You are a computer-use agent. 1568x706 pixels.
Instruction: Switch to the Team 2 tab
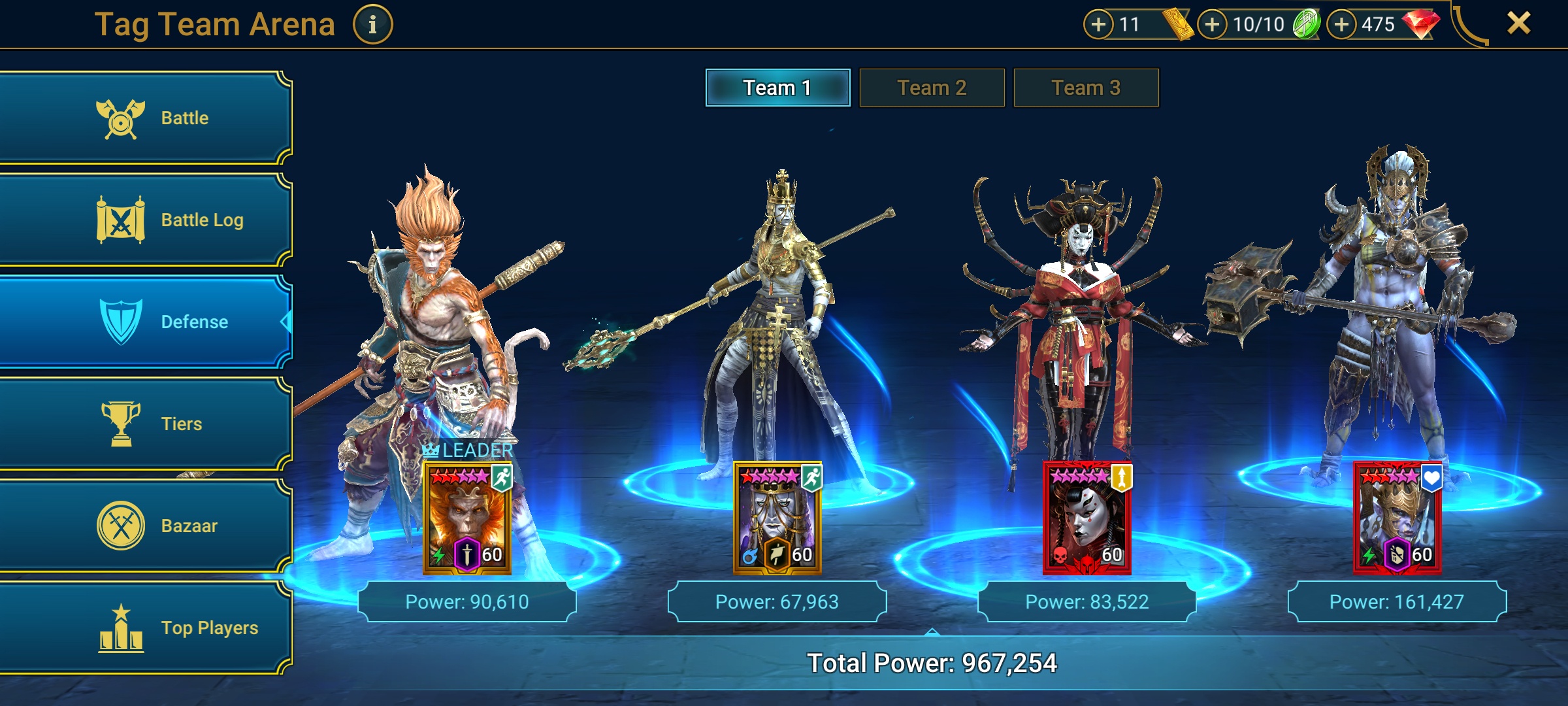(x=932, y=88)
